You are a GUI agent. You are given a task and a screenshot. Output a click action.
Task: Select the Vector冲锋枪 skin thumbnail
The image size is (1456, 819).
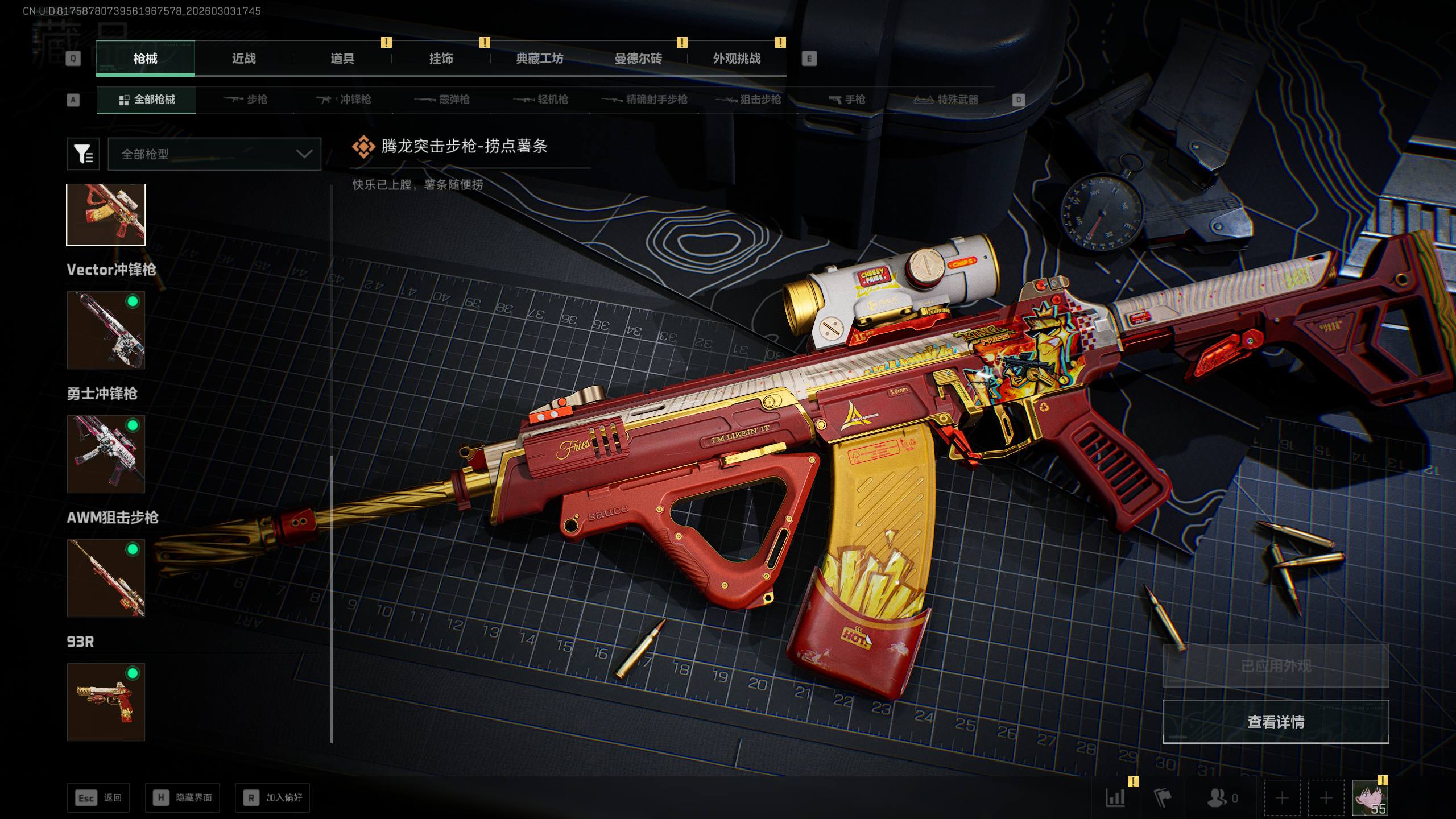click(x=106, y=330)
